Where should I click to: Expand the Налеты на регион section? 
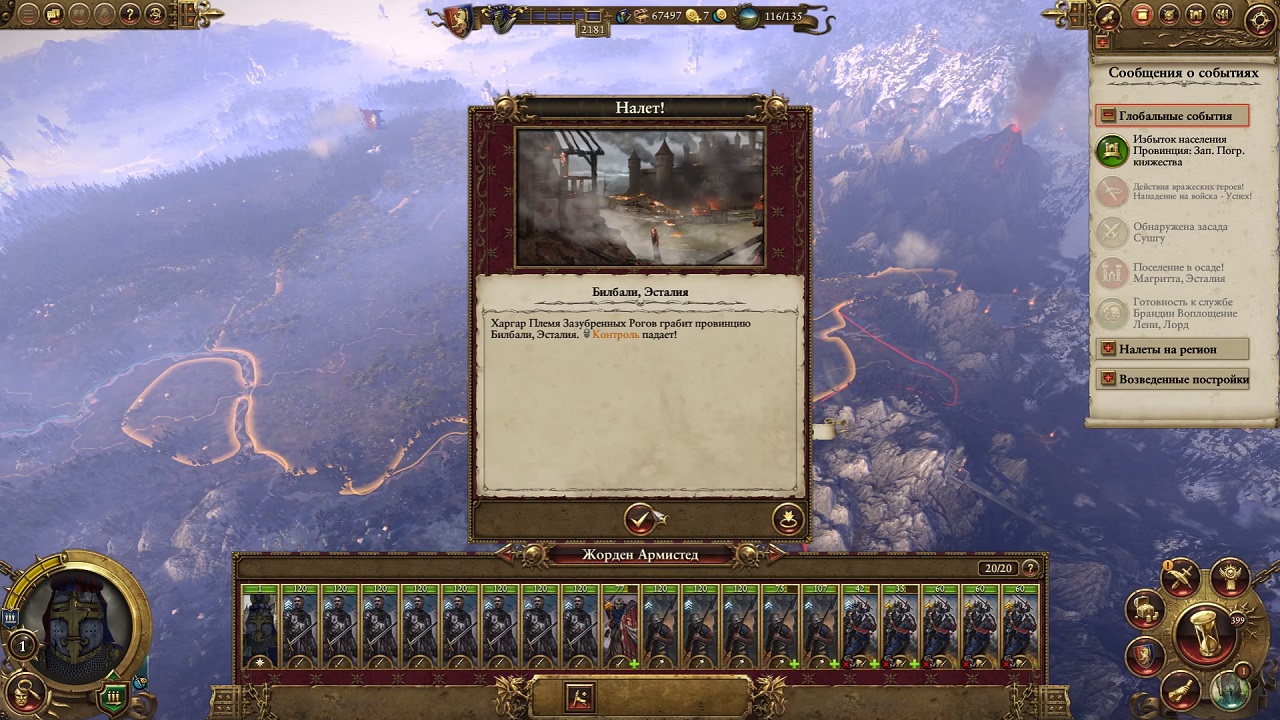1108,349
